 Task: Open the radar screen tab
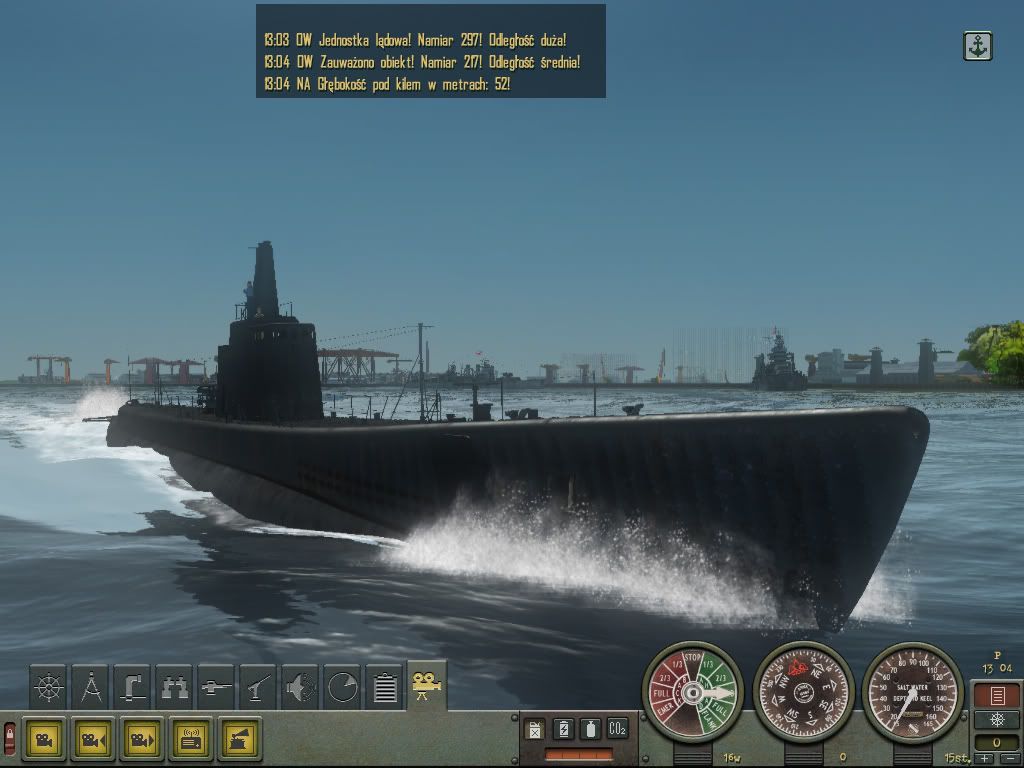[x=342, y=686]
